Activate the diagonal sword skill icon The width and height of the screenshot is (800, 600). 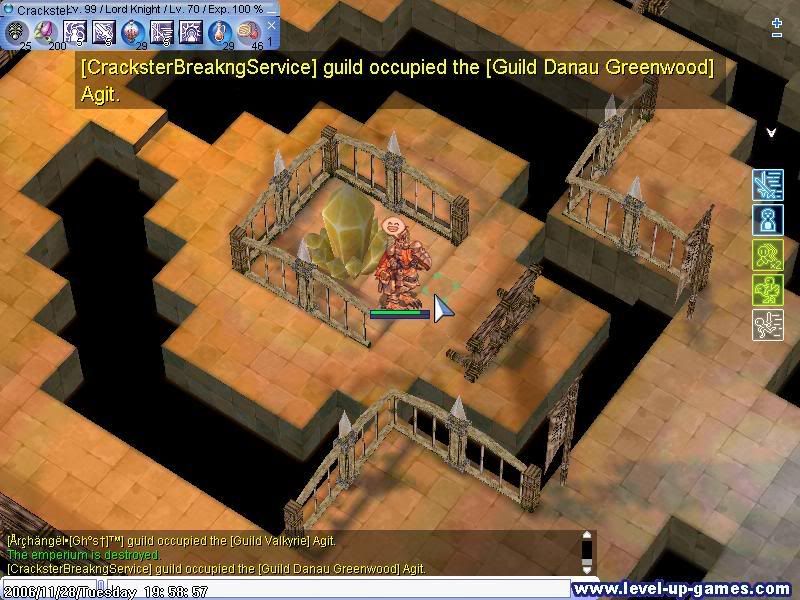click(104, 32)
